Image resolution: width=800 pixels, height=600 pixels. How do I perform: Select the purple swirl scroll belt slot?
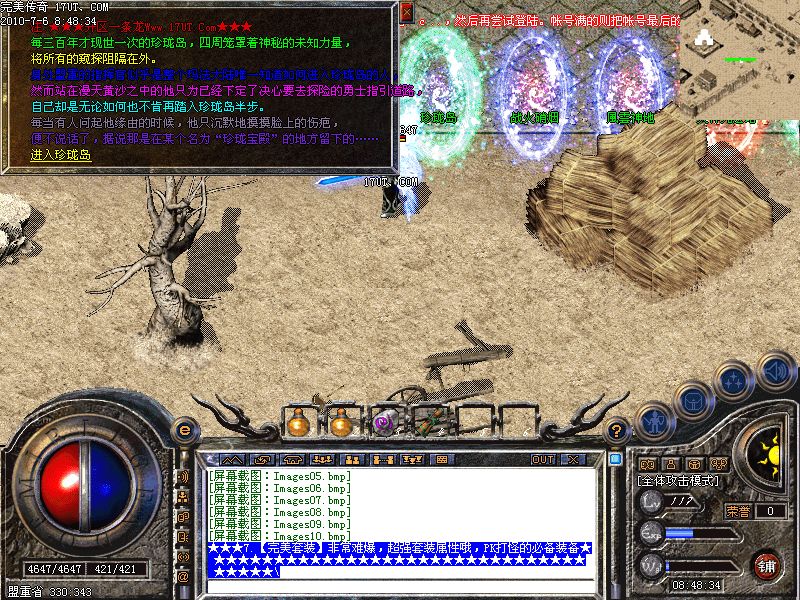click(385, 424)
